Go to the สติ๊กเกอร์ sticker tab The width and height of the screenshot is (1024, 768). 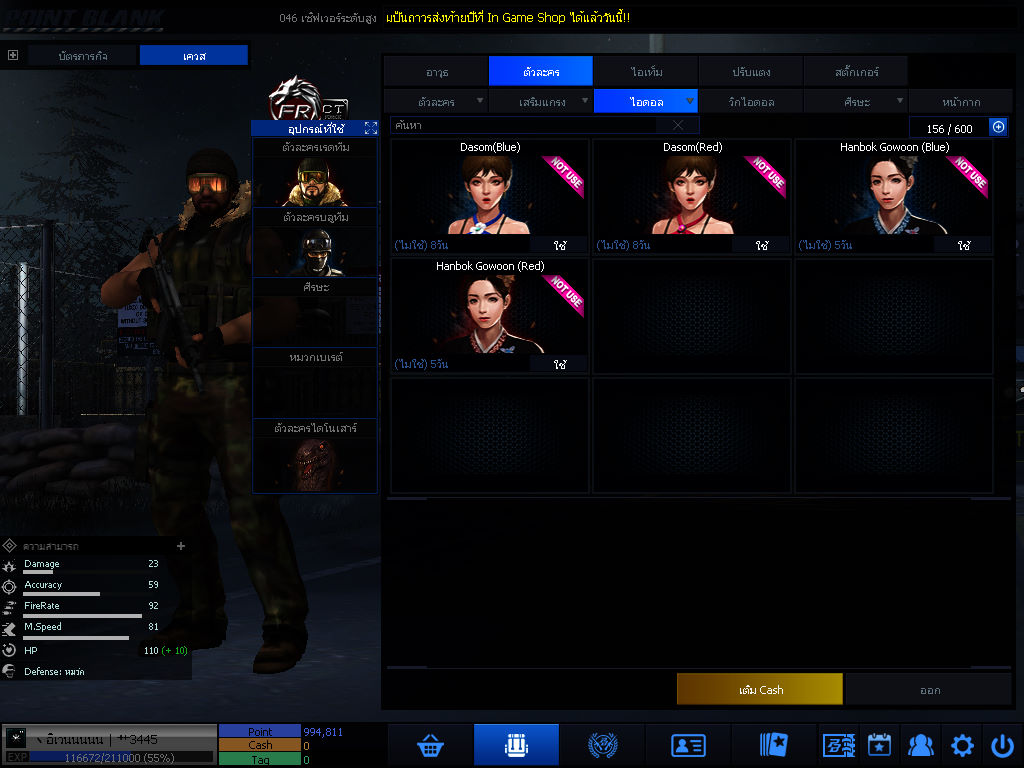tap(855, 72)
